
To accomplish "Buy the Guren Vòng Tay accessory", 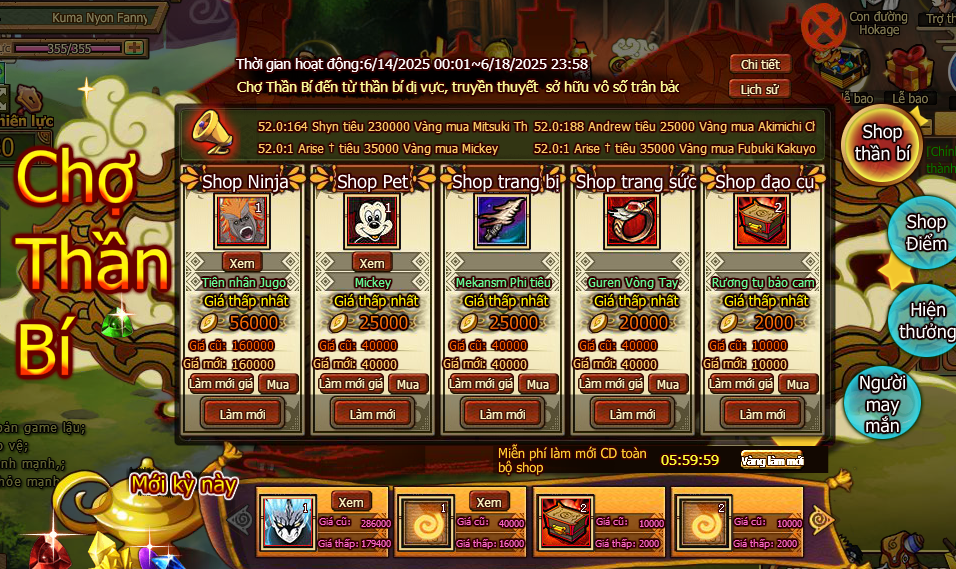I will [x=668, y=384].
